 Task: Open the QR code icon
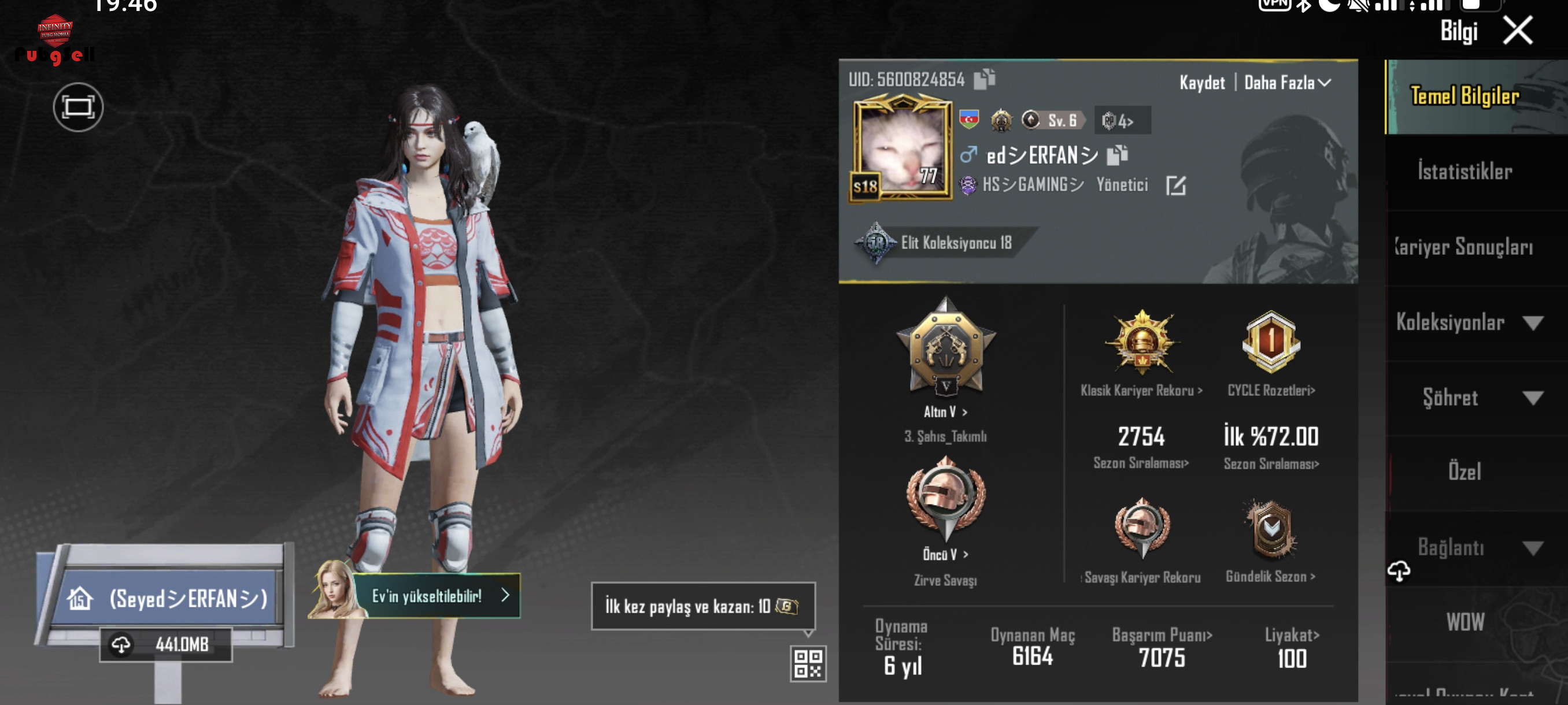[x=808, y=663]
